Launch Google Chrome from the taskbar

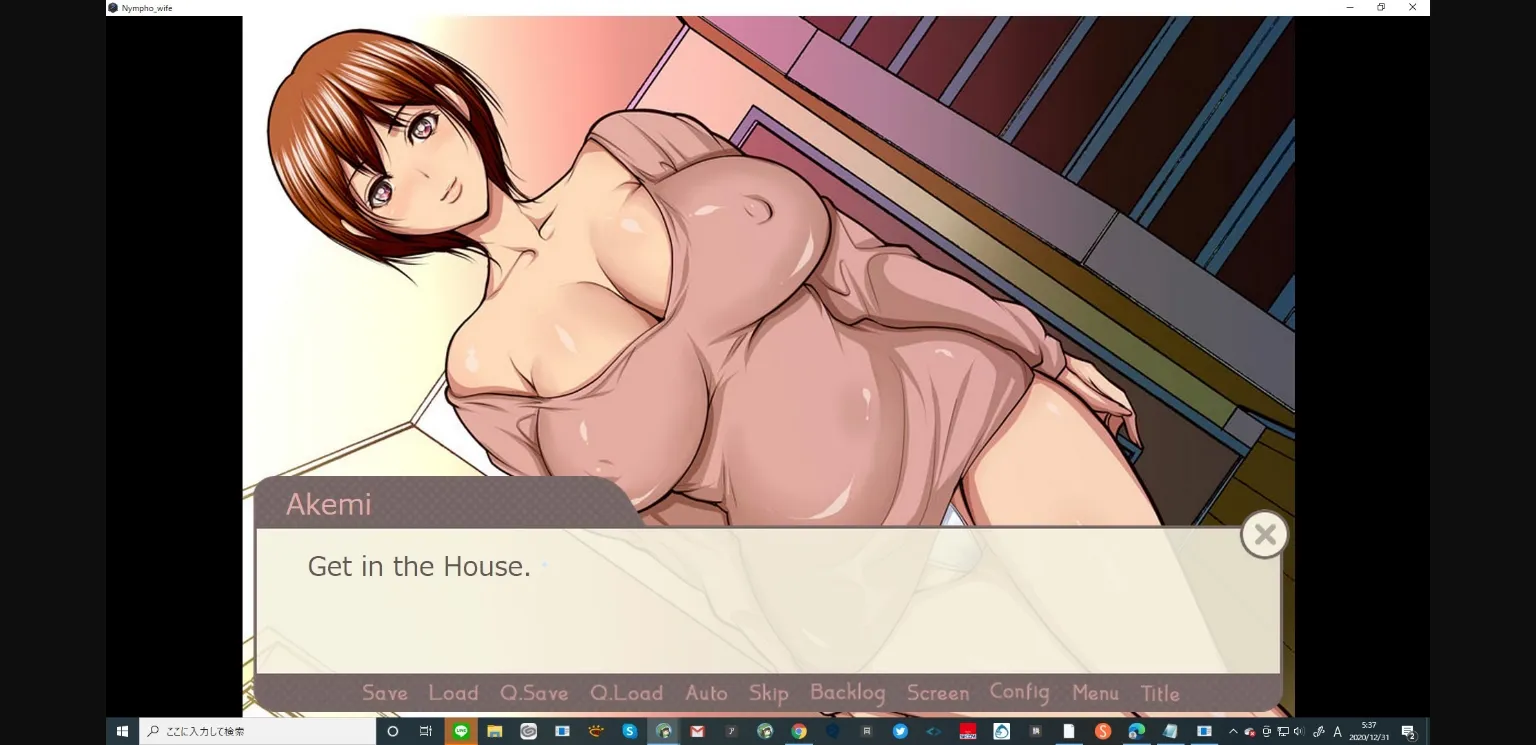(799, 731)
